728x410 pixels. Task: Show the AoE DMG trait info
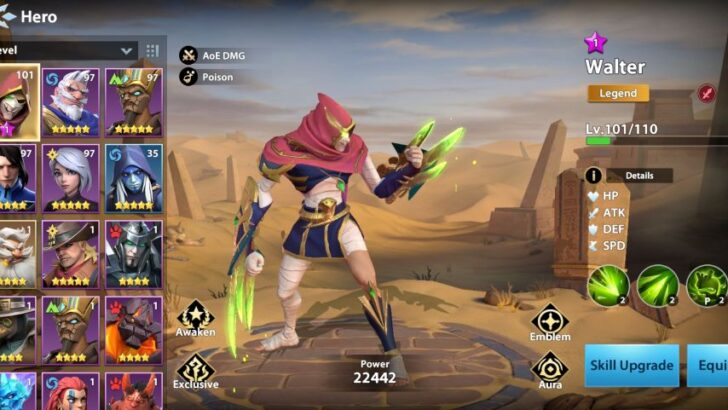(188, 55)
